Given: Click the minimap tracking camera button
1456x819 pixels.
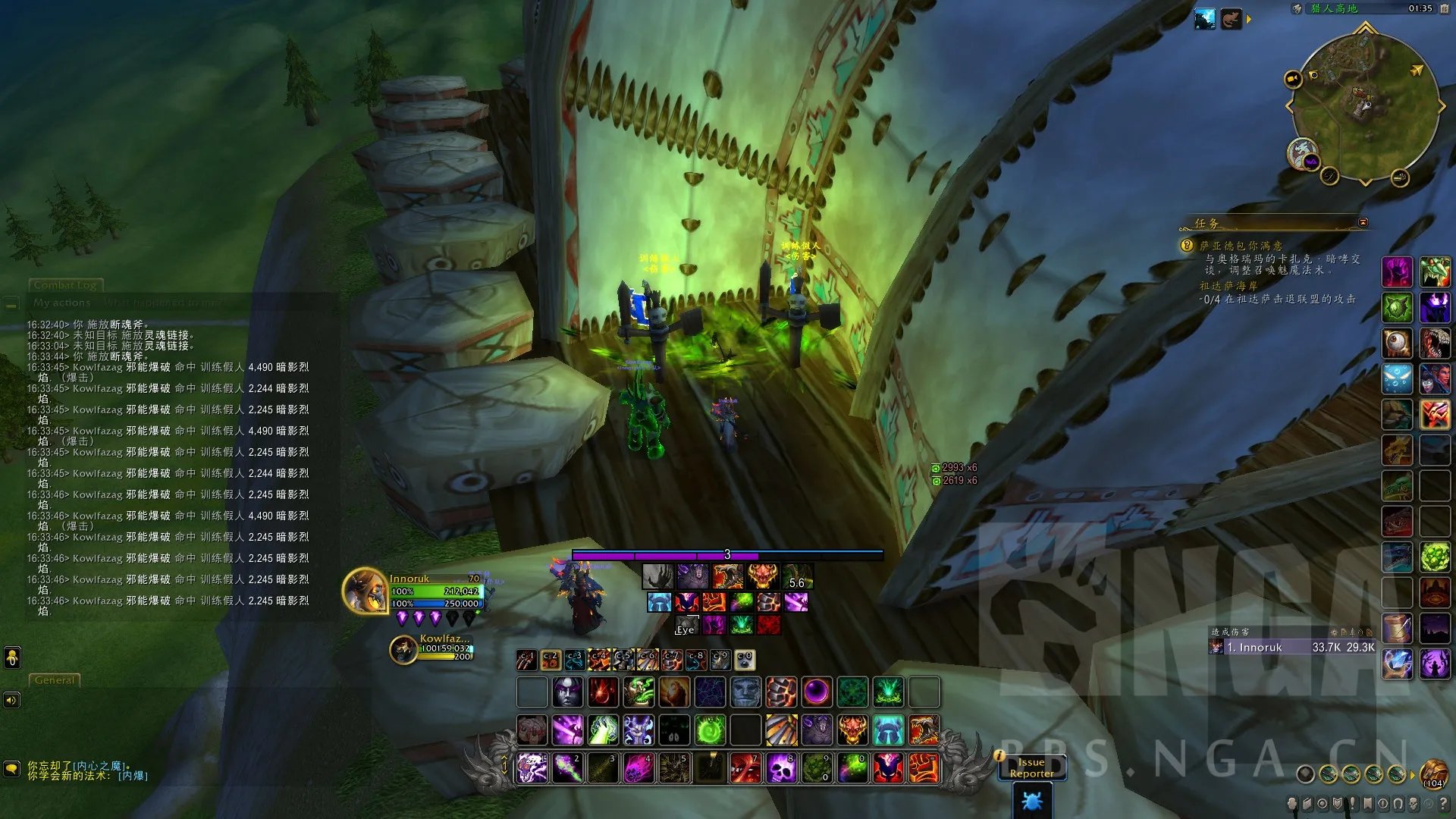Looking at the screenshot, I should (1292, 79).
